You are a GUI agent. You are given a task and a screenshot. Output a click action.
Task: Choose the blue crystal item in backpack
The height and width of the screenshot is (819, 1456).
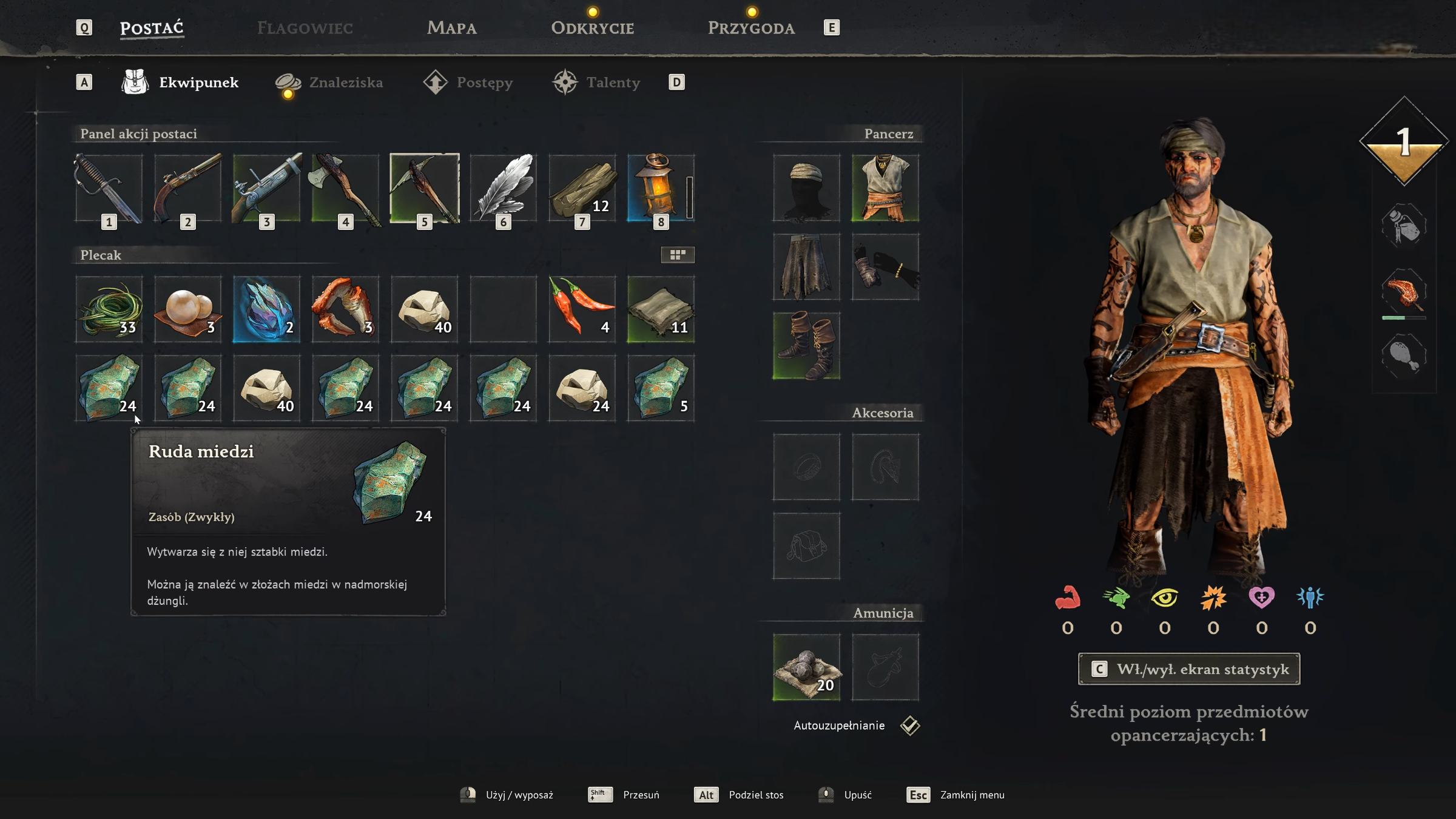[267, 309]
